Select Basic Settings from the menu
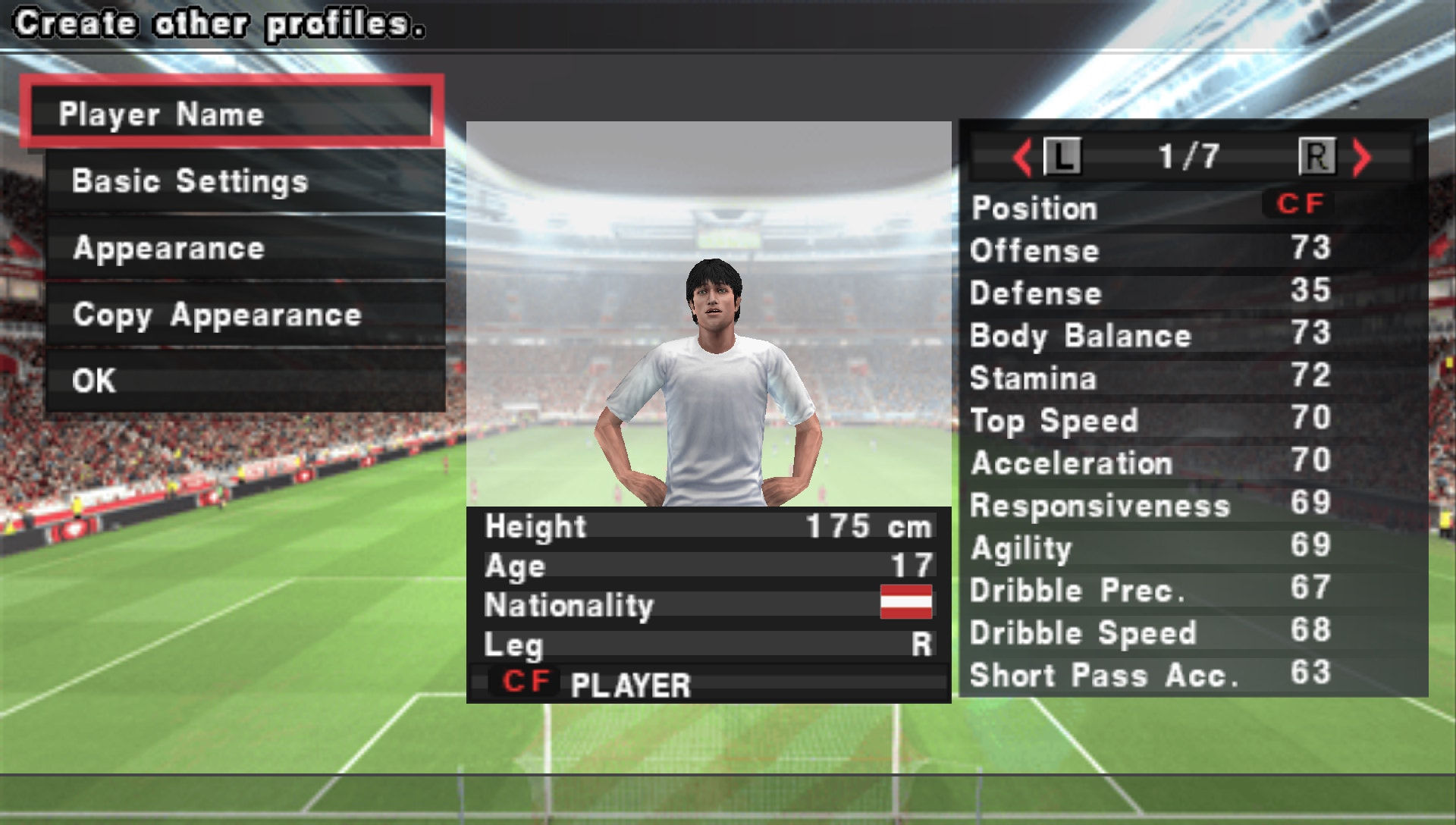This screenshot has height=825, width=1456. [x=190, y=182]
